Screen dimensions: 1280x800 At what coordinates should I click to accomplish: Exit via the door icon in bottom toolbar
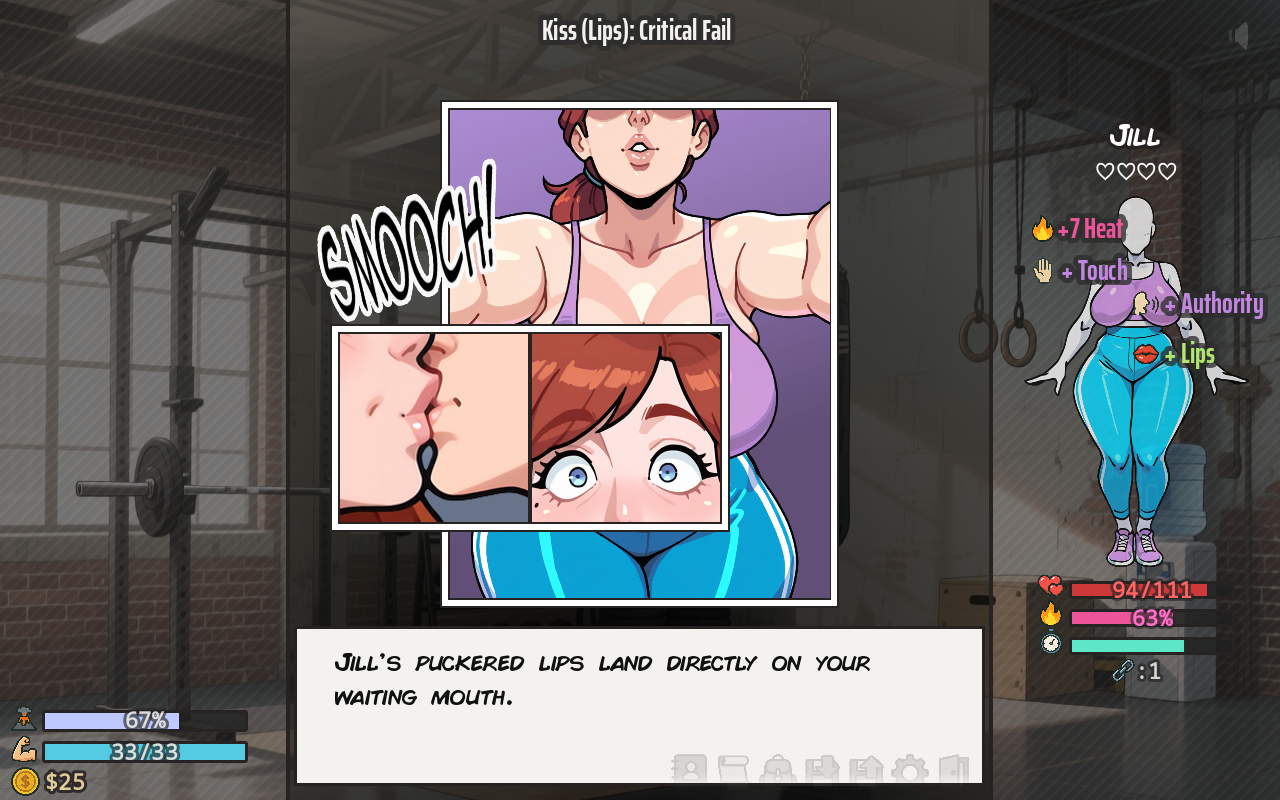pyautogui.click(x=952, y=768)
